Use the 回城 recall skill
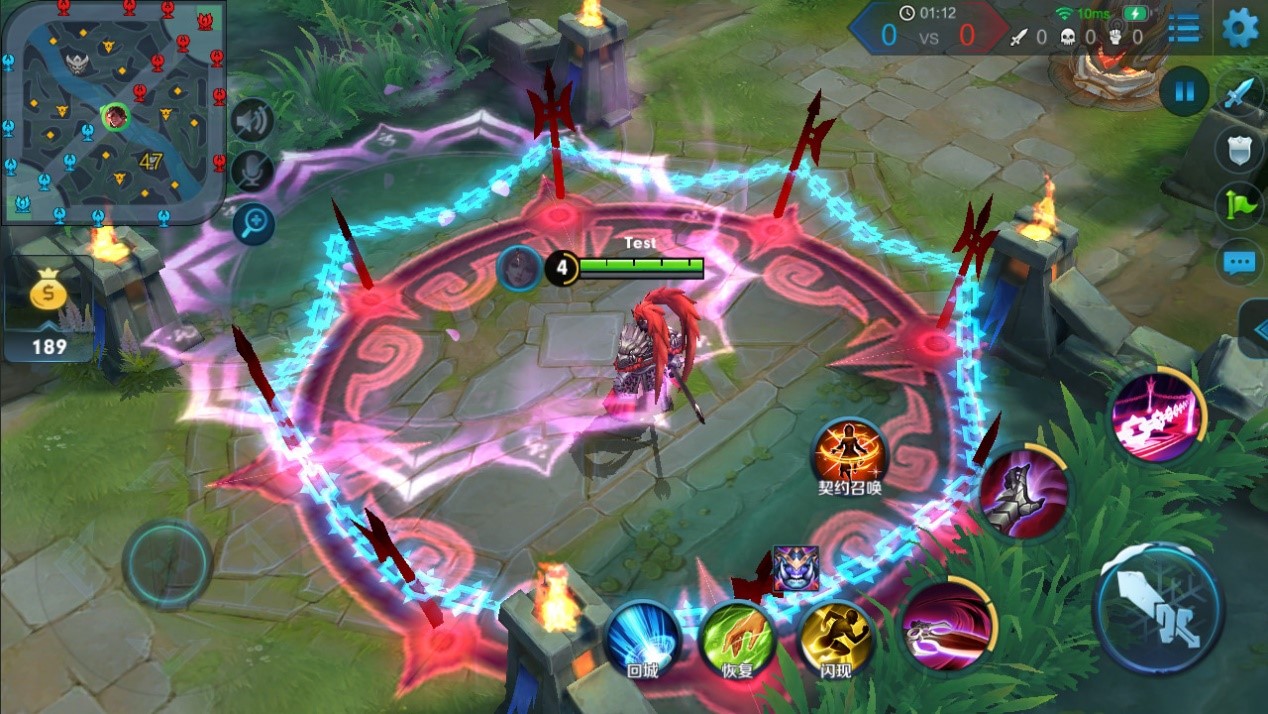The width and height of the screenshot is (1268, 714). coord(643,637)
